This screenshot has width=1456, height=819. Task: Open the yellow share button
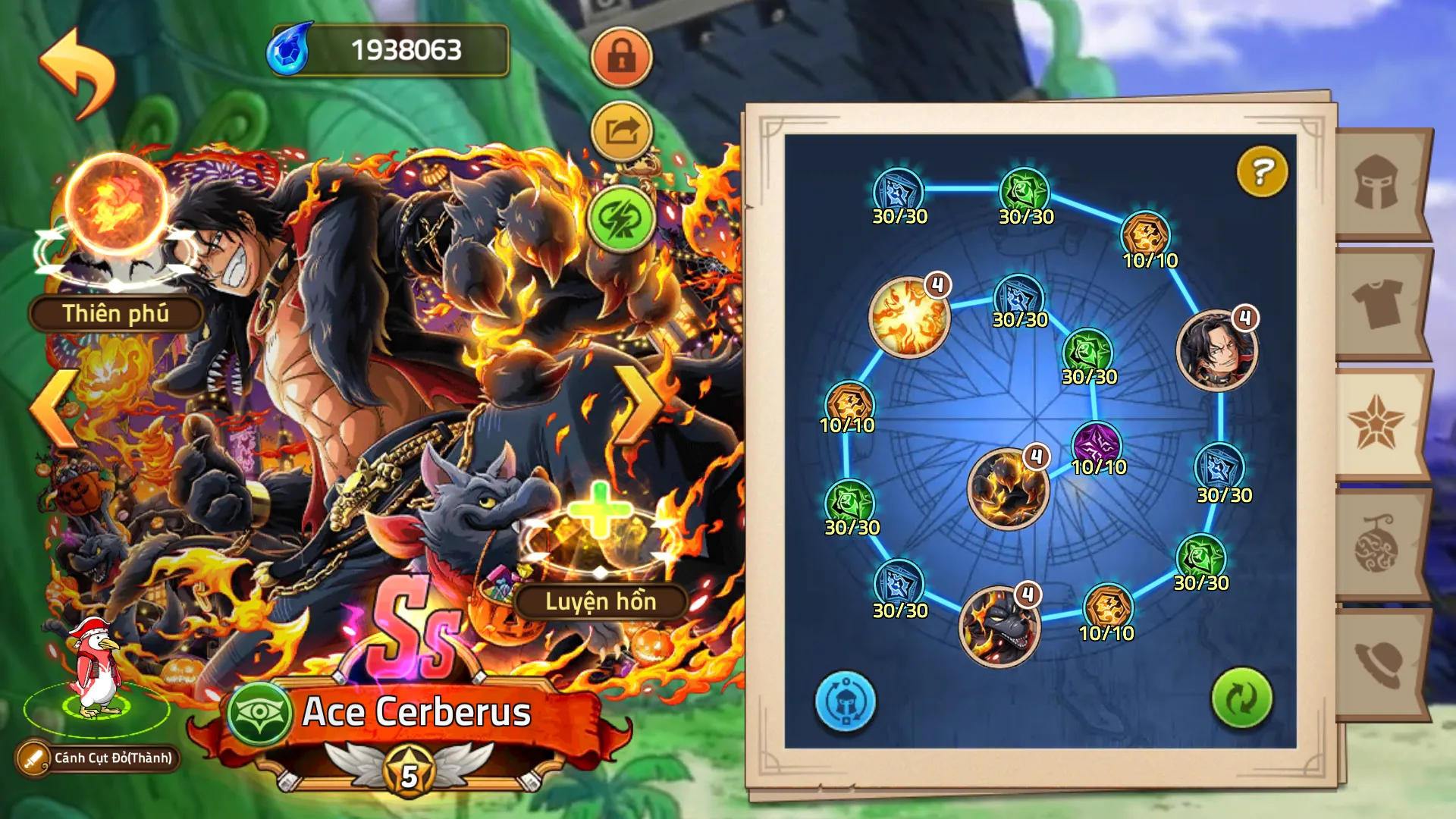click(x=621, y=132)
